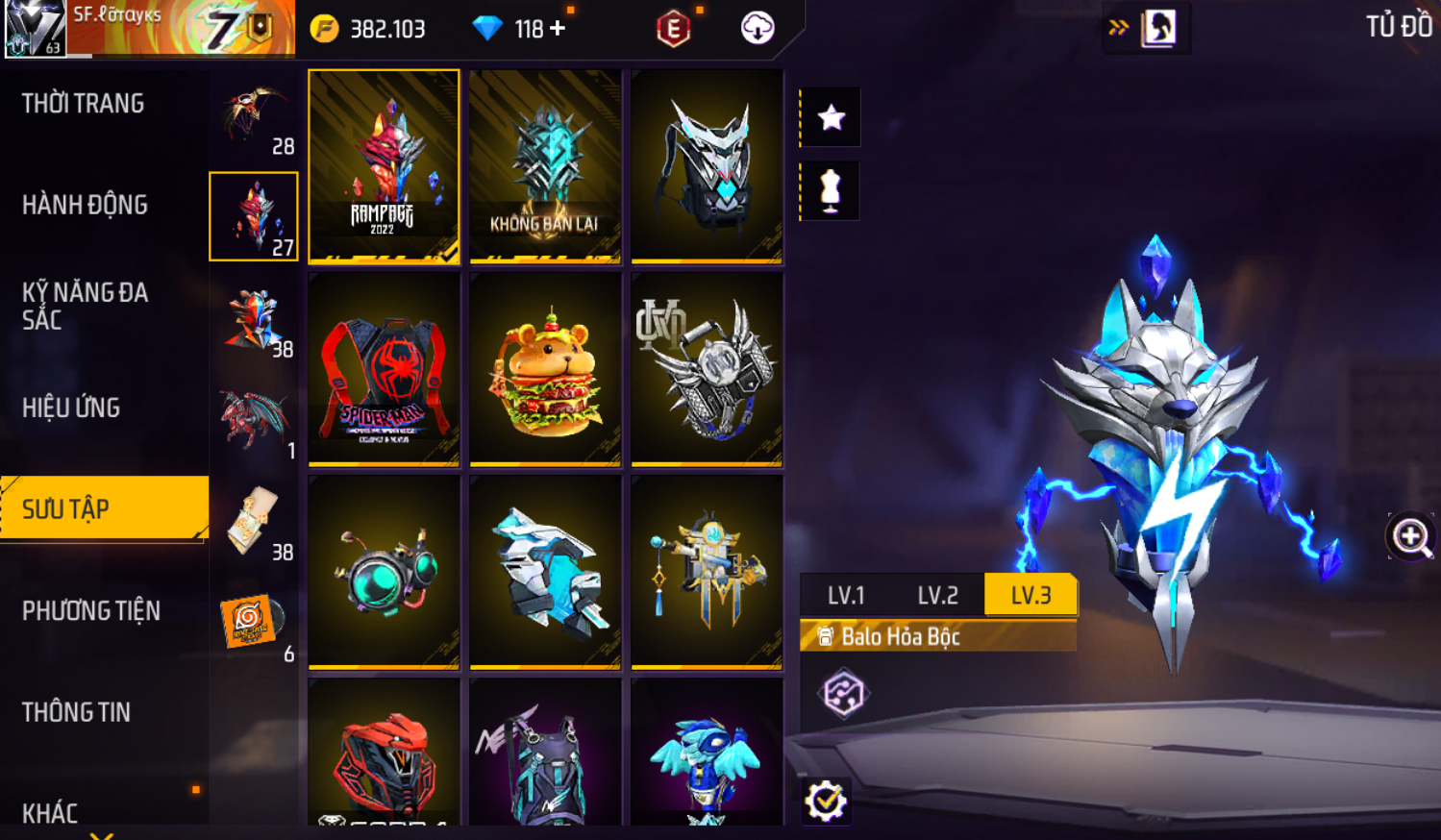Click the mannequin preview icon
The image size is (1441, 840).
[x=831, y=191]
